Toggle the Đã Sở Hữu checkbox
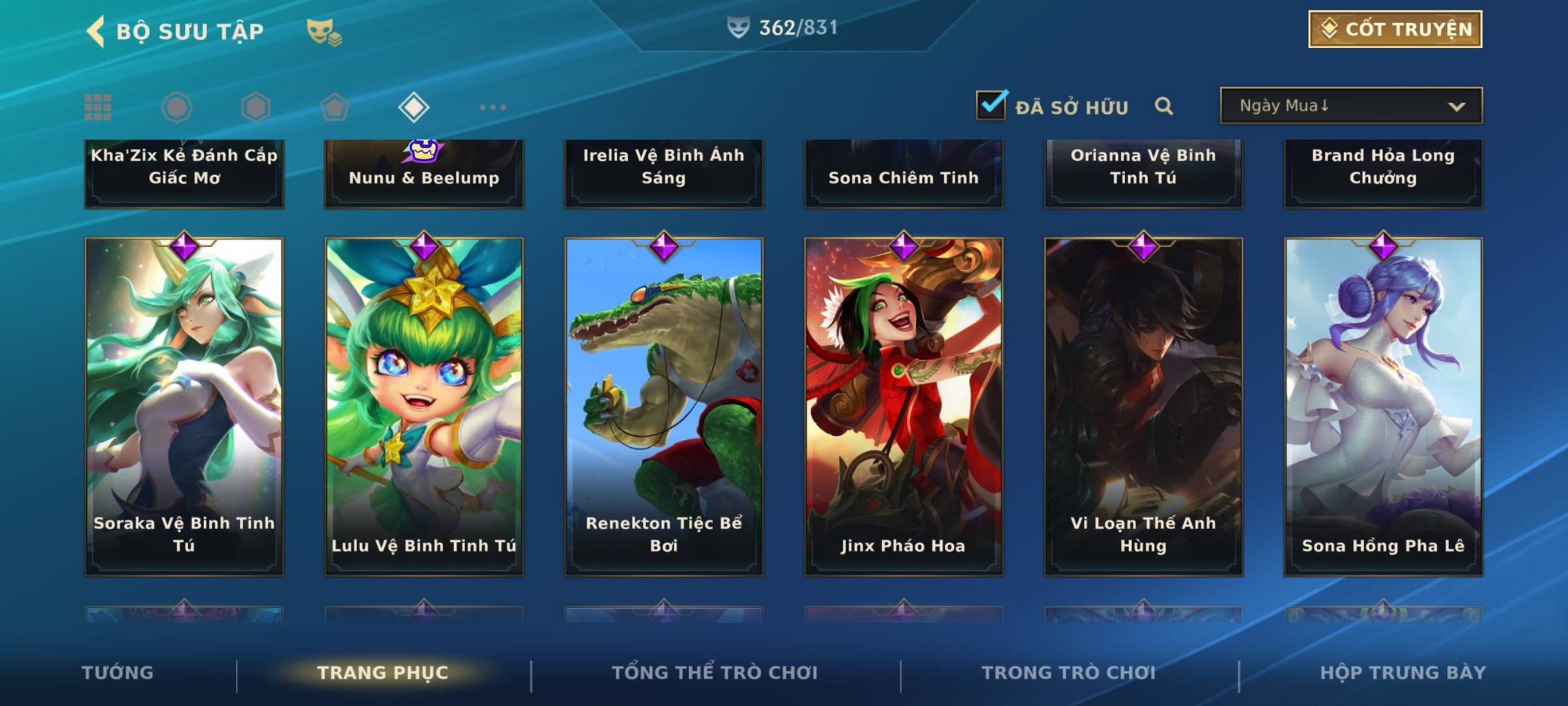Image resolution: width=1568 pixels, height=706 pixels. click(991, 105)
